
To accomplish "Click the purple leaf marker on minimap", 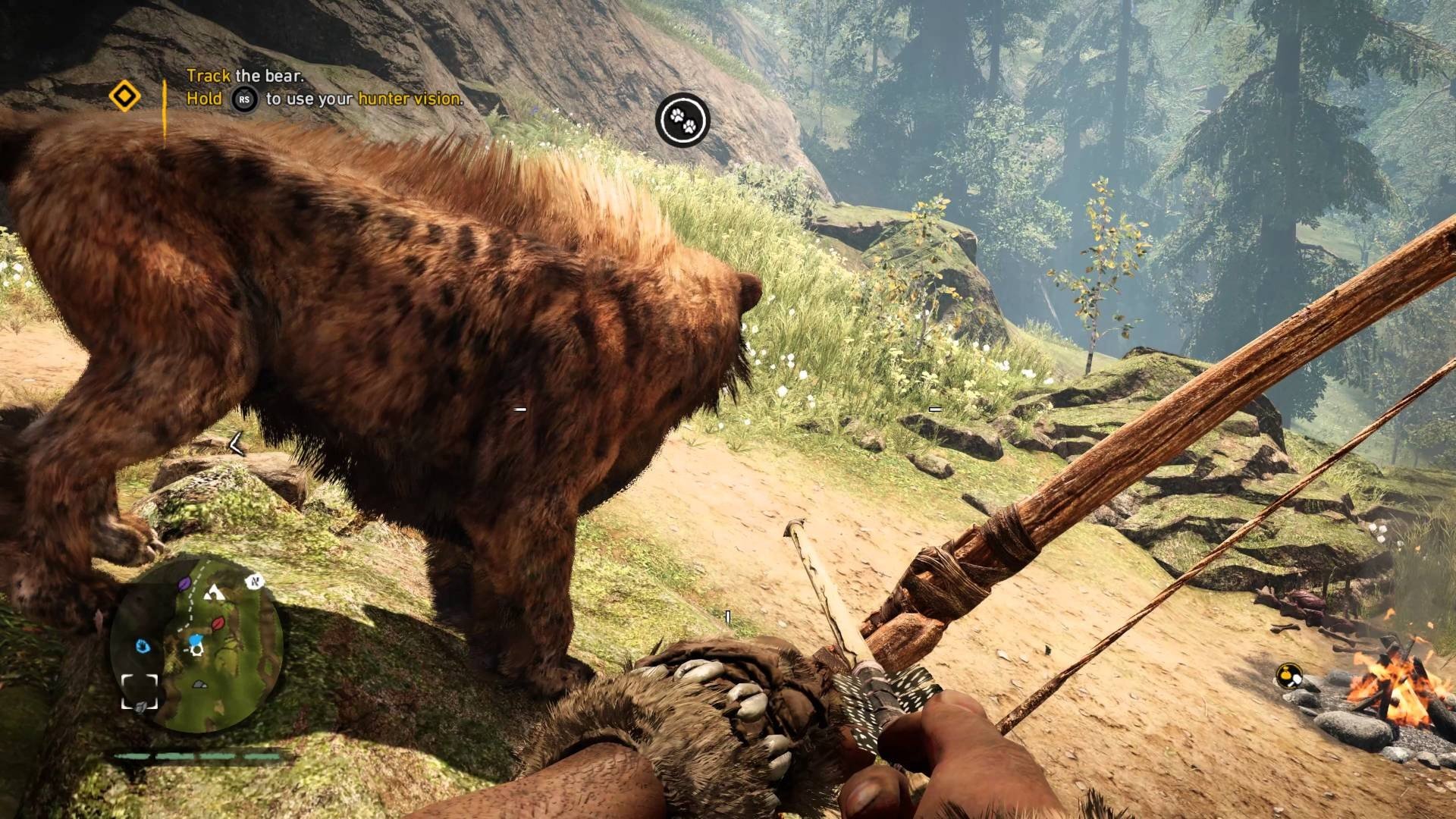I will click(x=184, y=585).
